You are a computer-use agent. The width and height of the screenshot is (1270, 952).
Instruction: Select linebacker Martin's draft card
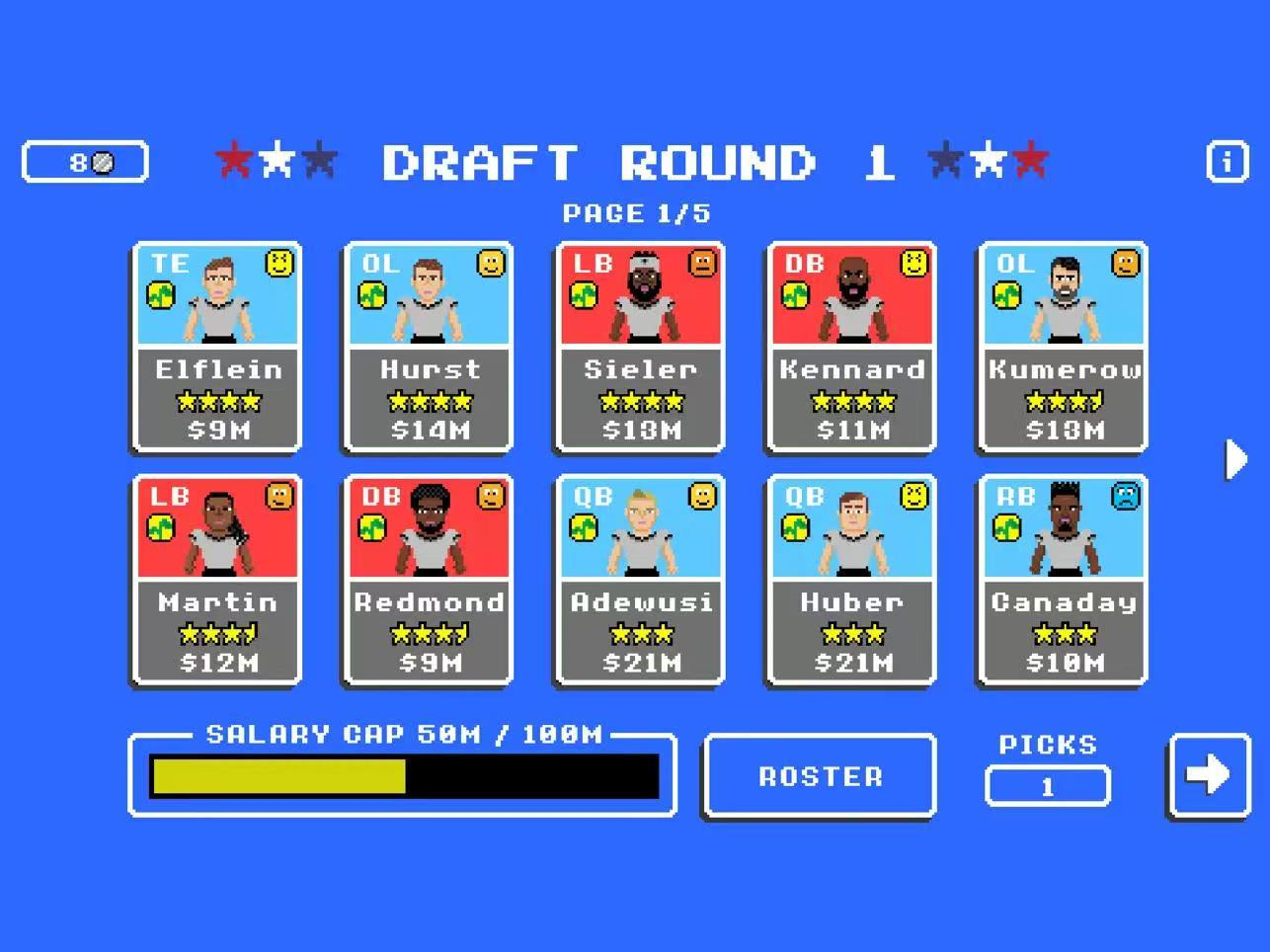[x=217, y=581]
